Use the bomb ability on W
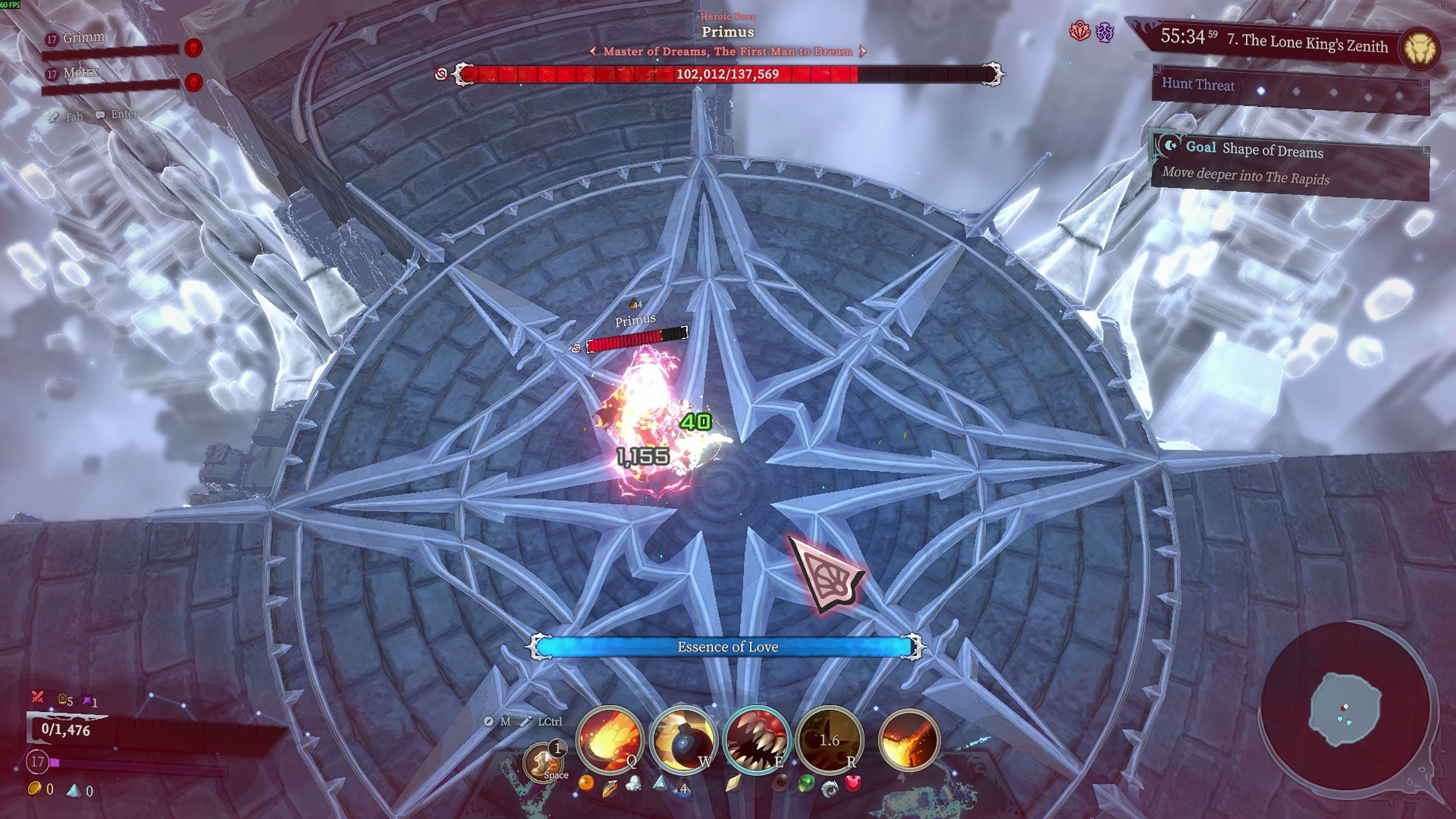Viewport: 1456px width, 819px height. pos(683,739)
